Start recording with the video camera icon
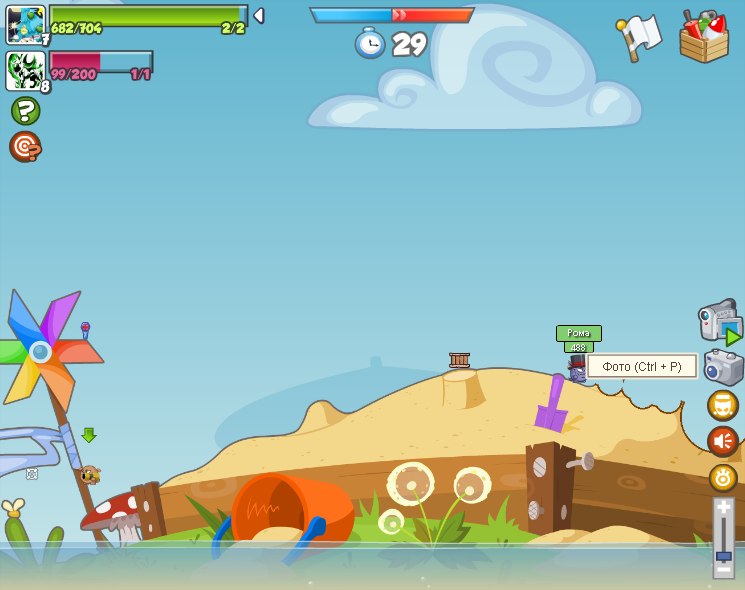 (720, 321)
